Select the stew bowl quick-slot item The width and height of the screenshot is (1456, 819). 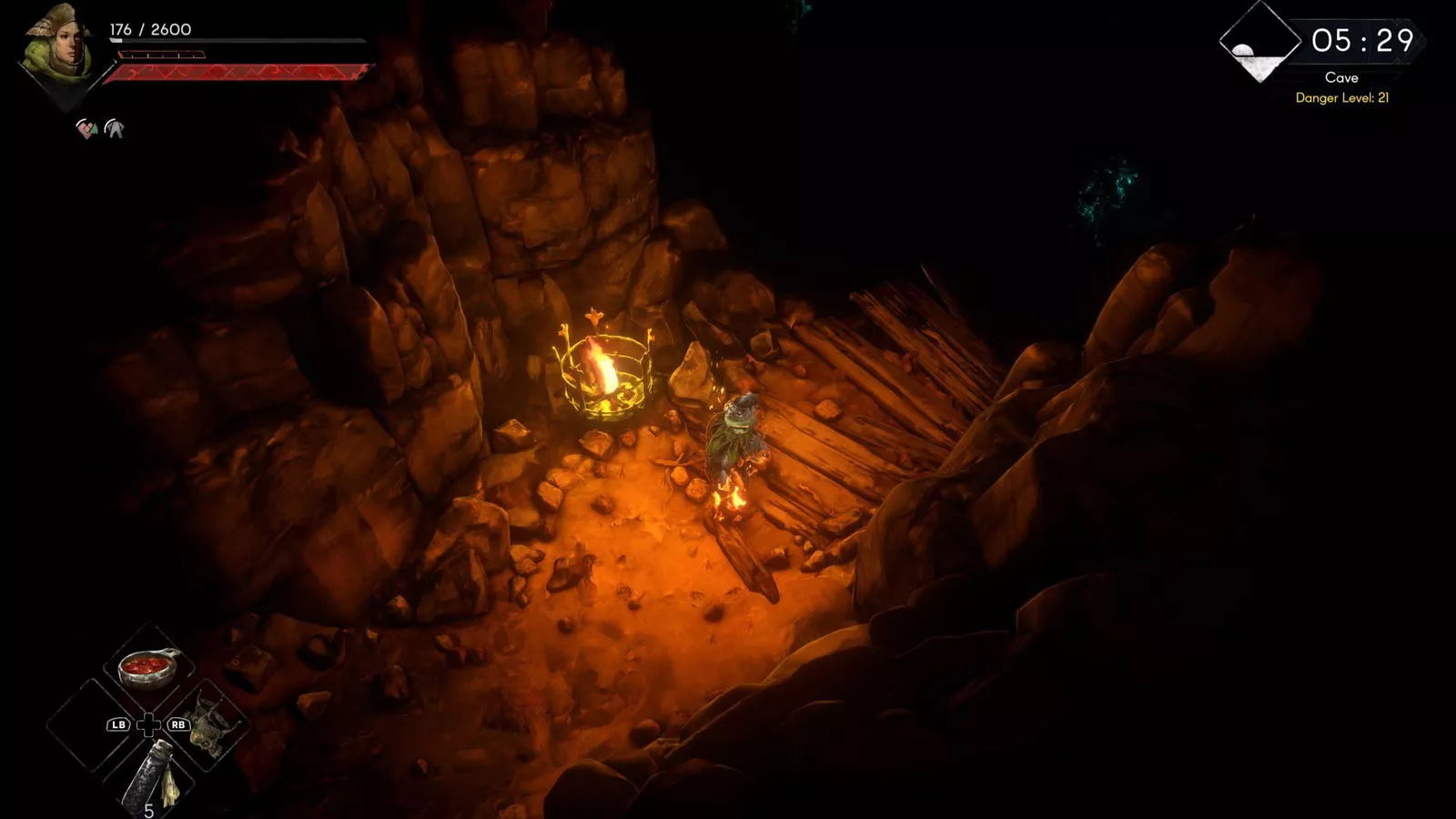click(148, 666)
